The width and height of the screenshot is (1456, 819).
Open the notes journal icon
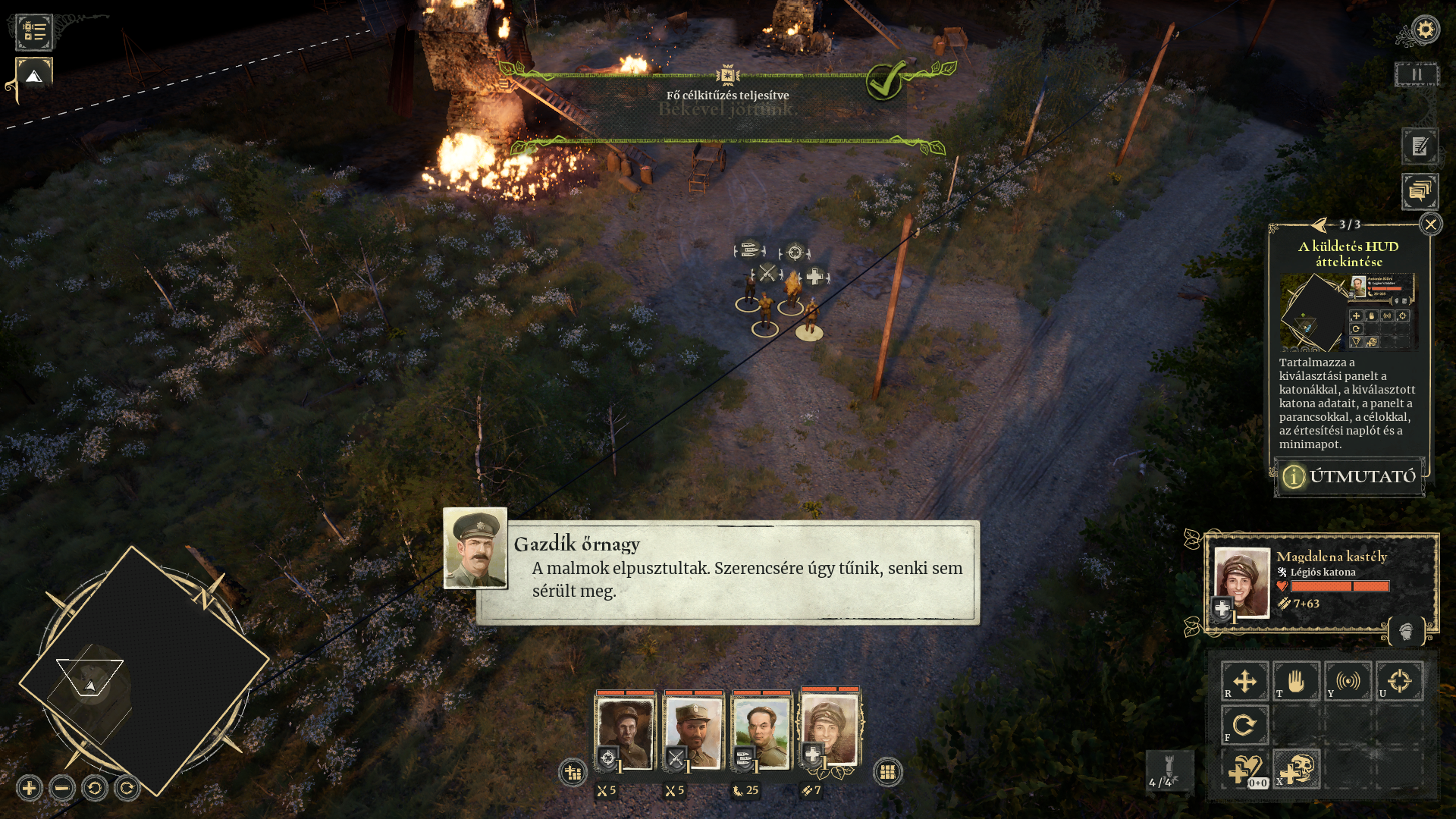[1420, 146]
